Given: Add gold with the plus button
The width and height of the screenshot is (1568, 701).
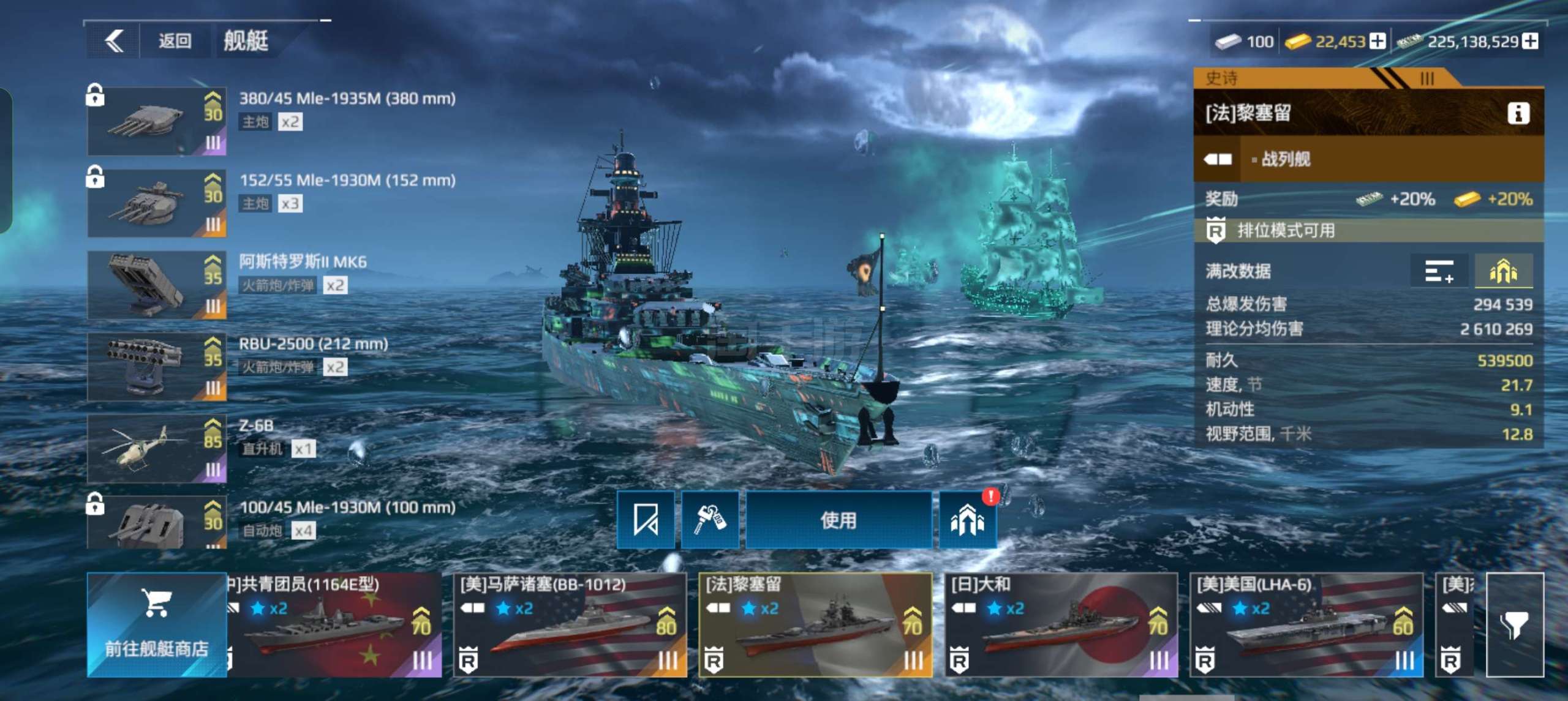Looking at the screenshot, I should (x=1377, y=42).
